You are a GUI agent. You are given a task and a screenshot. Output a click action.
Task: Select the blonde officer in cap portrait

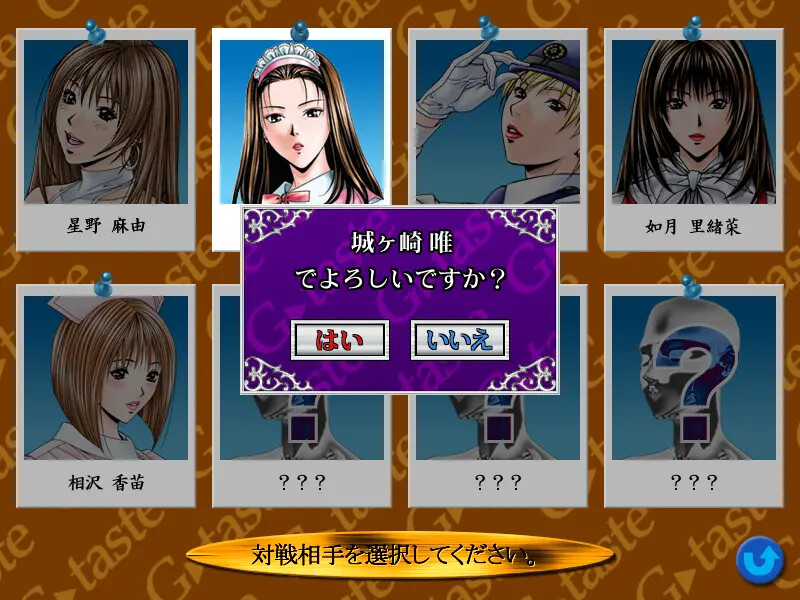coord(497,120)
